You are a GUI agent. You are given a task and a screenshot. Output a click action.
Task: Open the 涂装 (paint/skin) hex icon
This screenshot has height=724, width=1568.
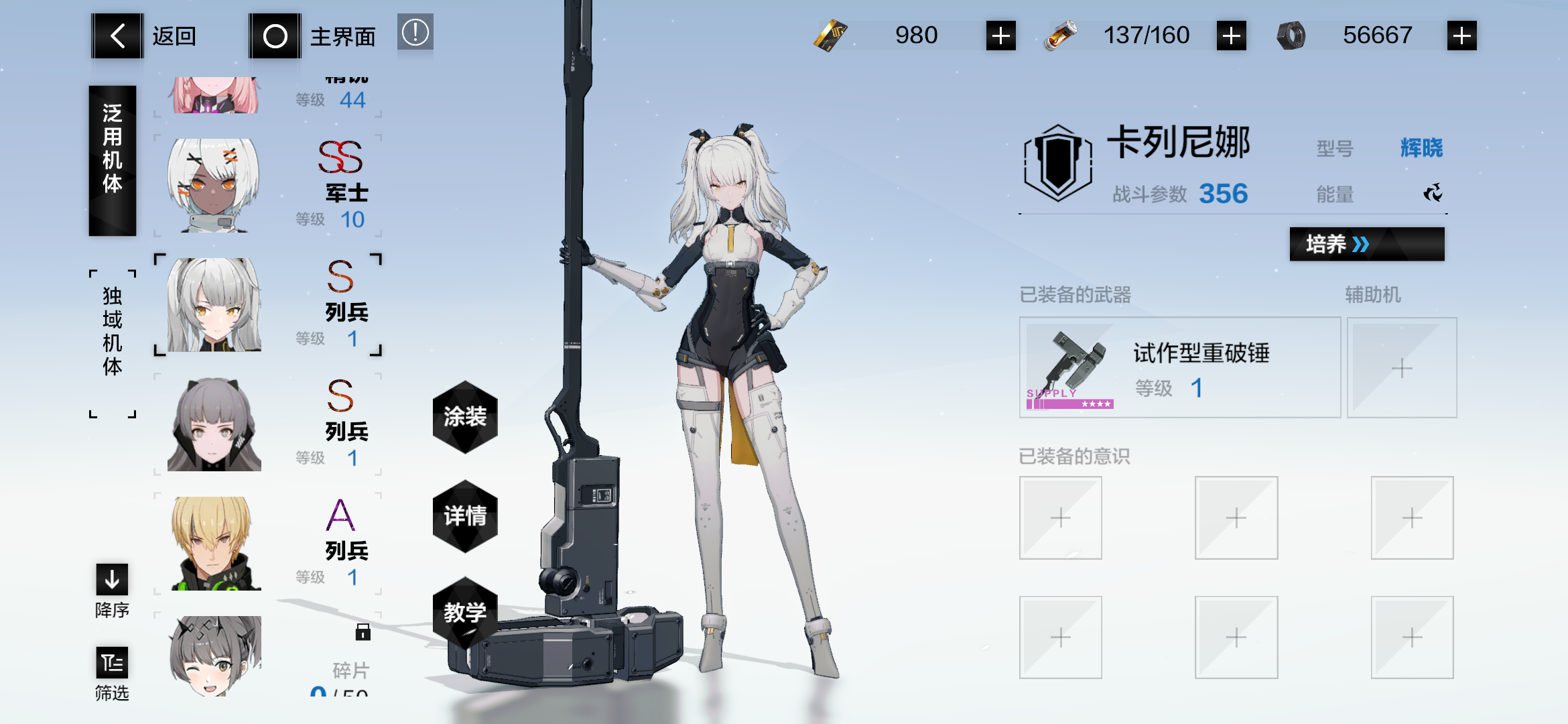tap(465, 418)
